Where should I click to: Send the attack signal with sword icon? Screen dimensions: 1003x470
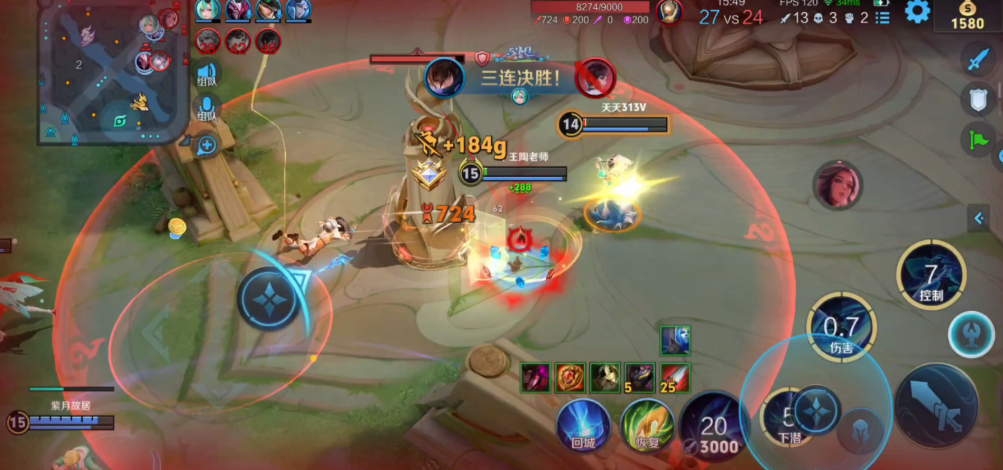click(976, 59)
